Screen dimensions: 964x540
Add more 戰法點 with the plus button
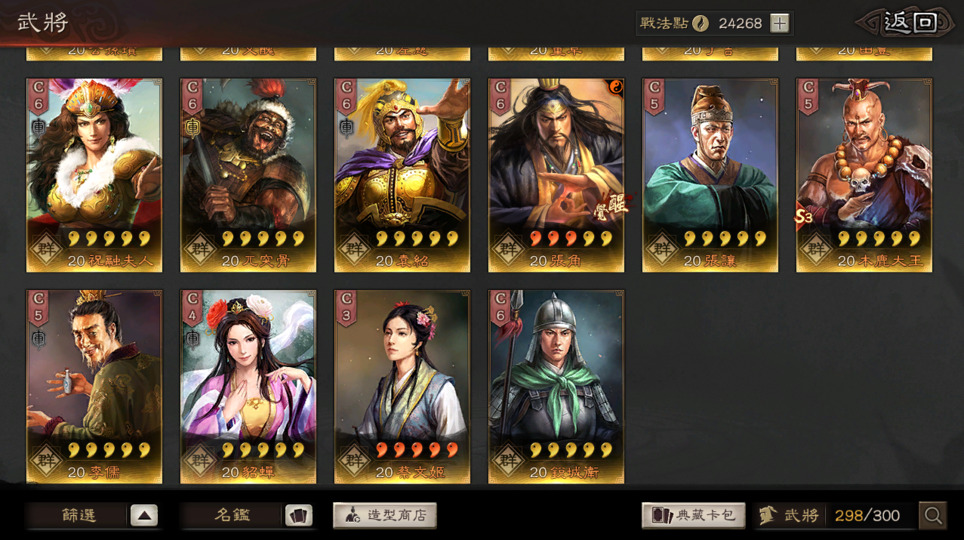780,23
